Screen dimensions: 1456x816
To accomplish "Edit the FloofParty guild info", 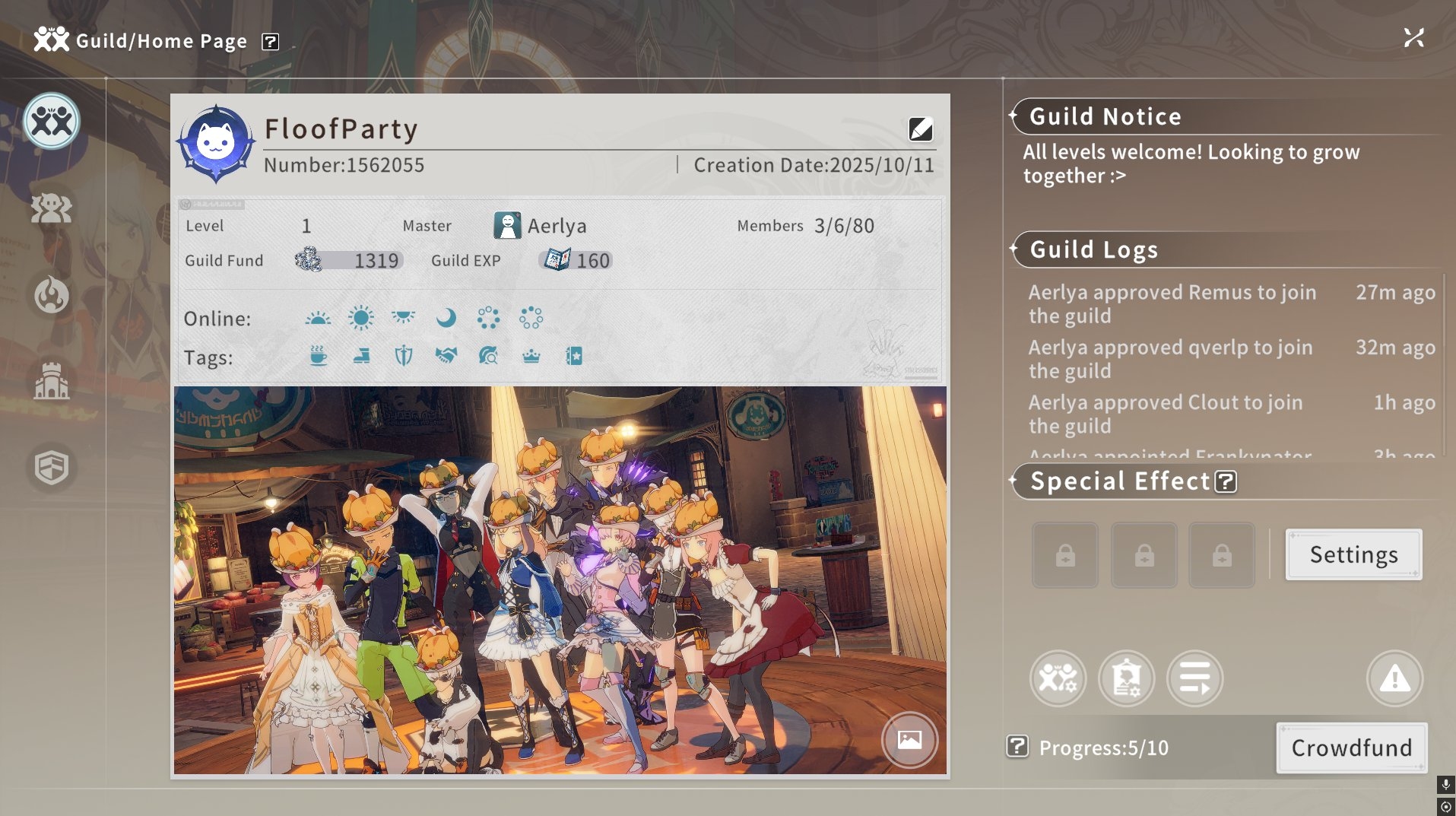I will 920,129.
